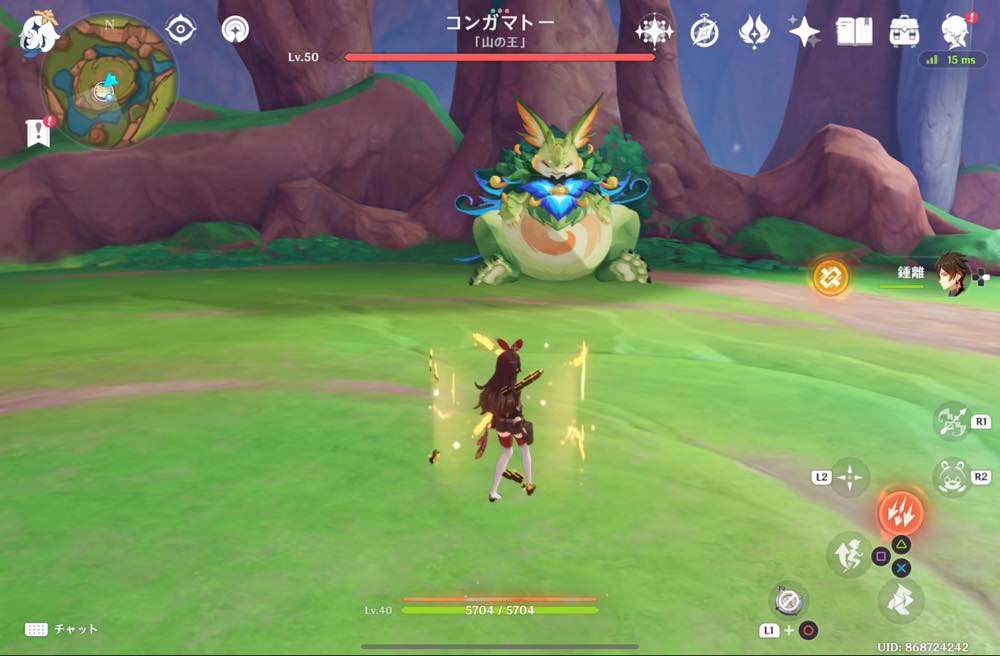Click the round star waypoint icon

pos(236,30)
